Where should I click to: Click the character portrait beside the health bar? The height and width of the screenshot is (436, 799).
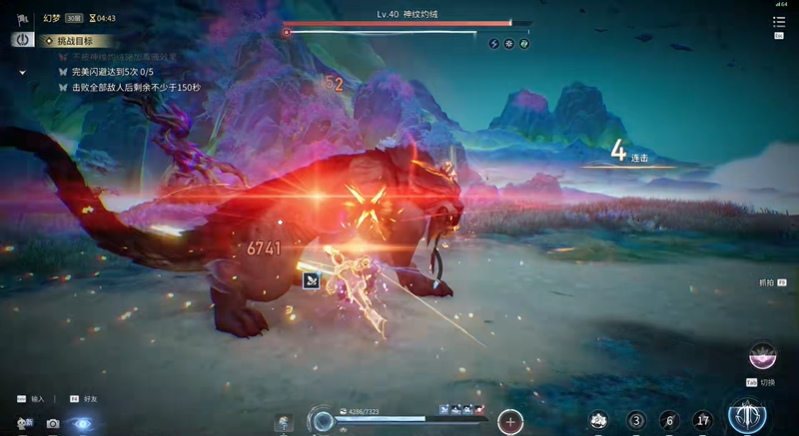click(x=284, y=421)
